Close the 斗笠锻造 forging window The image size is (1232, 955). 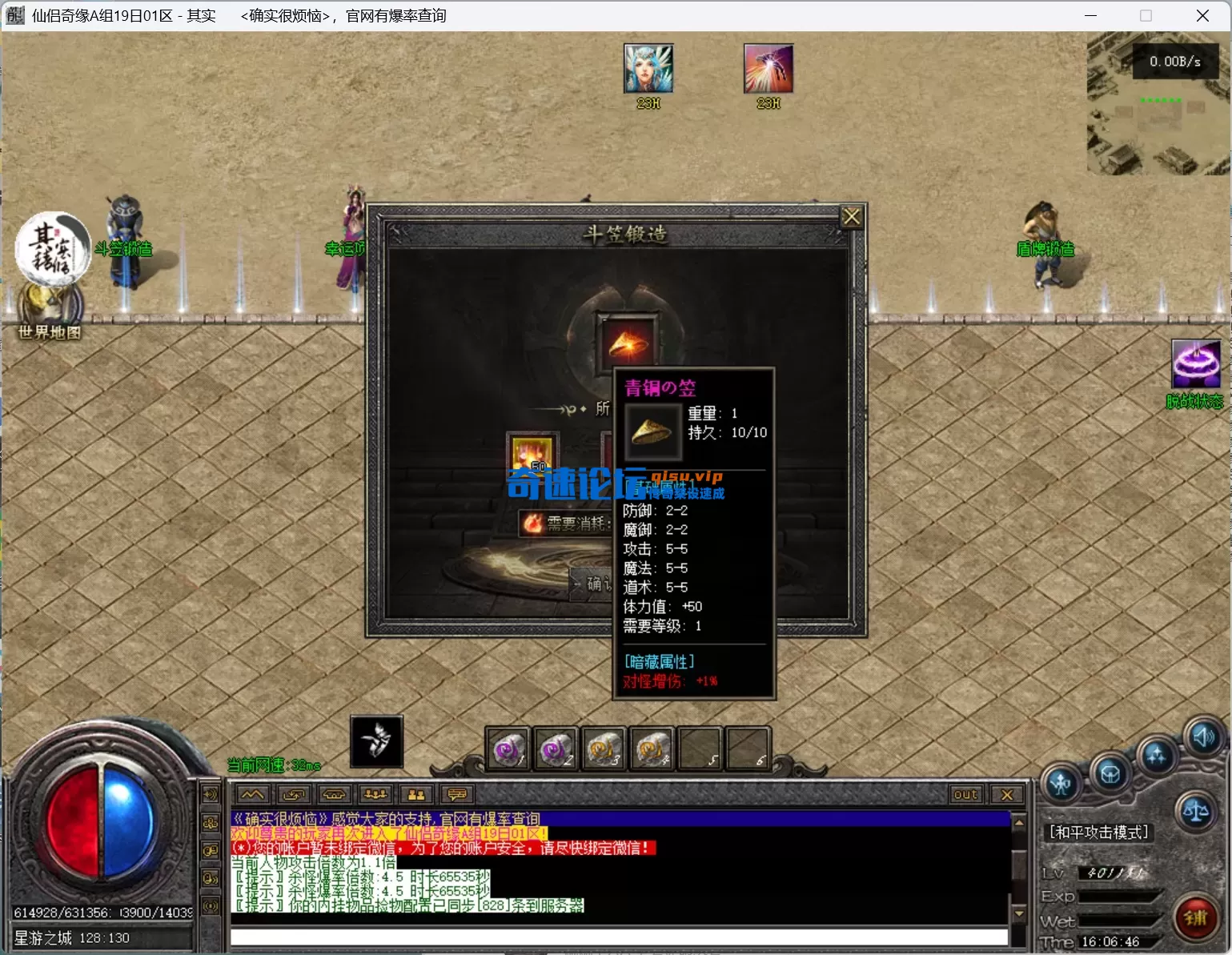click(x=851, y=217)
